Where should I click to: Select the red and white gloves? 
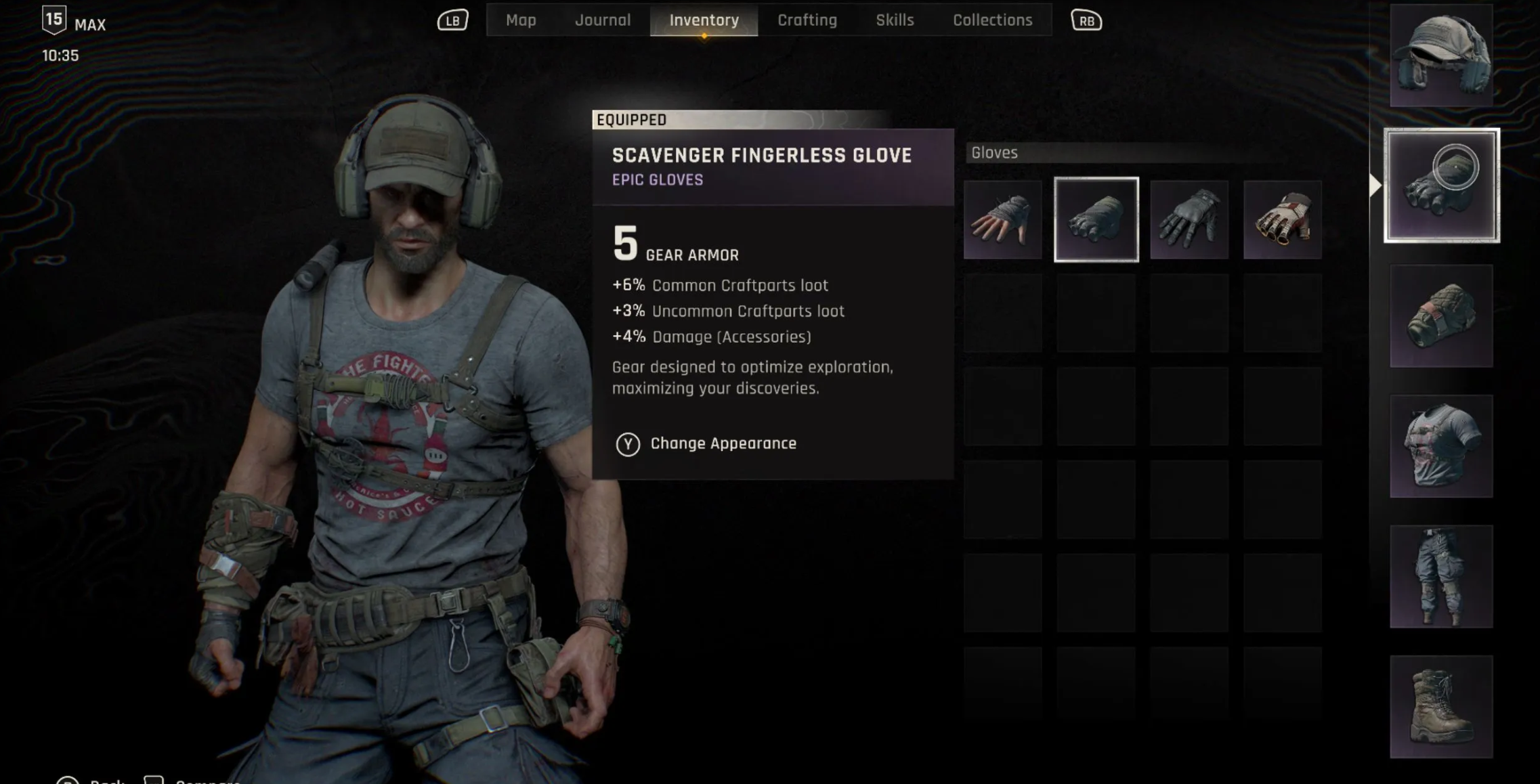(x=1283, y=219)
